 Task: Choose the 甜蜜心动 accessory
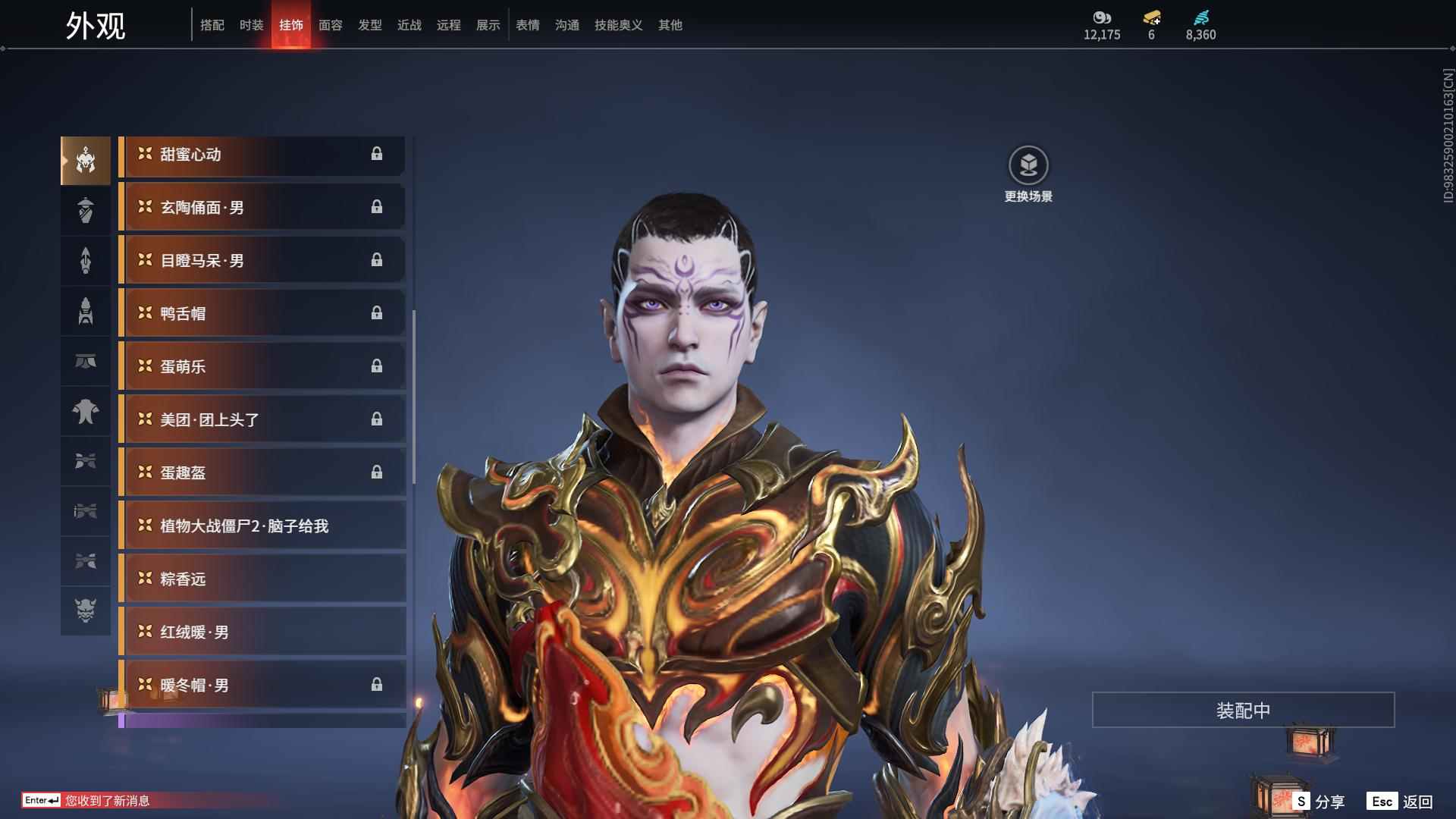(262, 155)
